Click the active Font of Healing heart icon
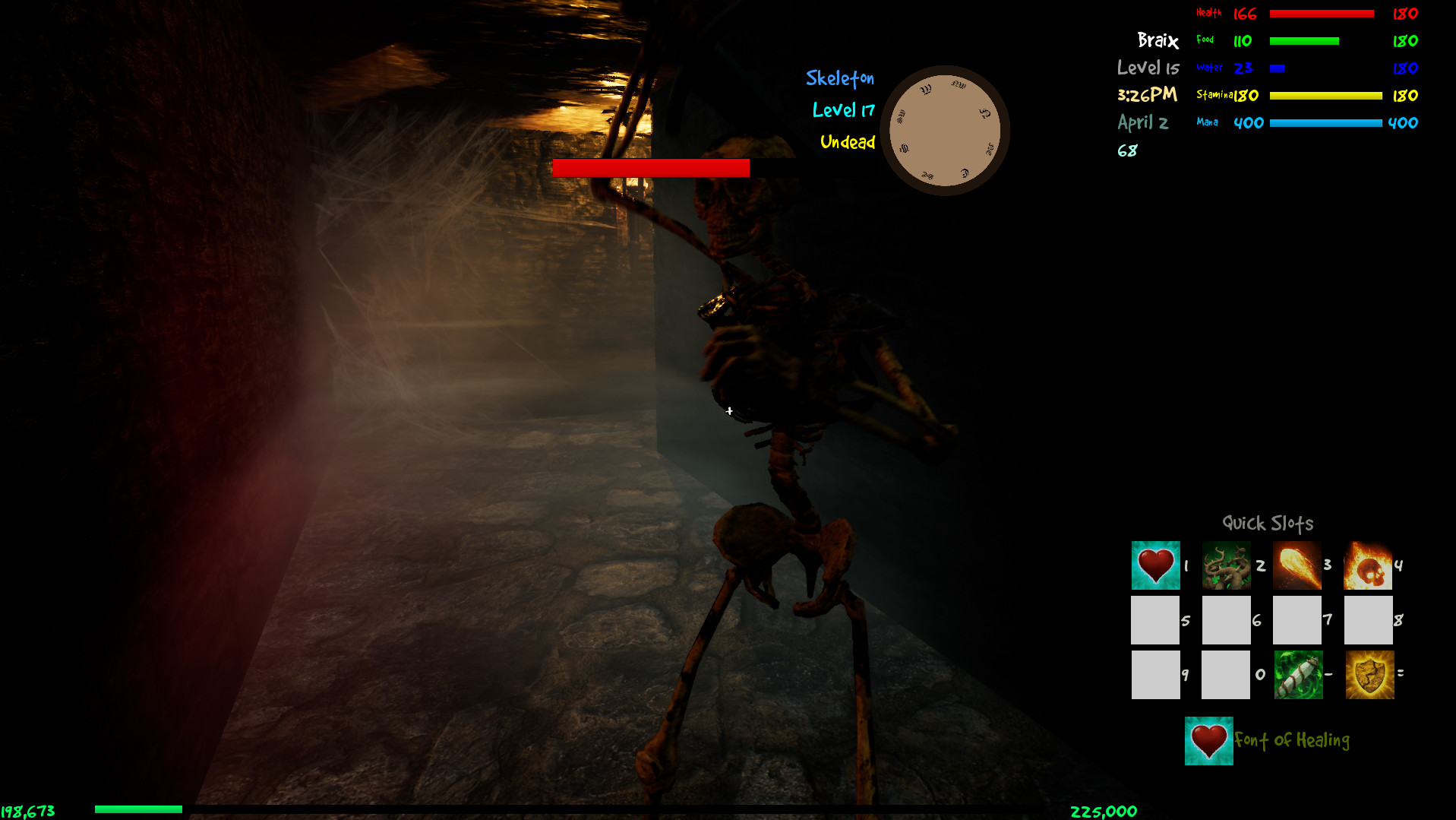This screenshot has height=820, width=1456. [1208, 739]
